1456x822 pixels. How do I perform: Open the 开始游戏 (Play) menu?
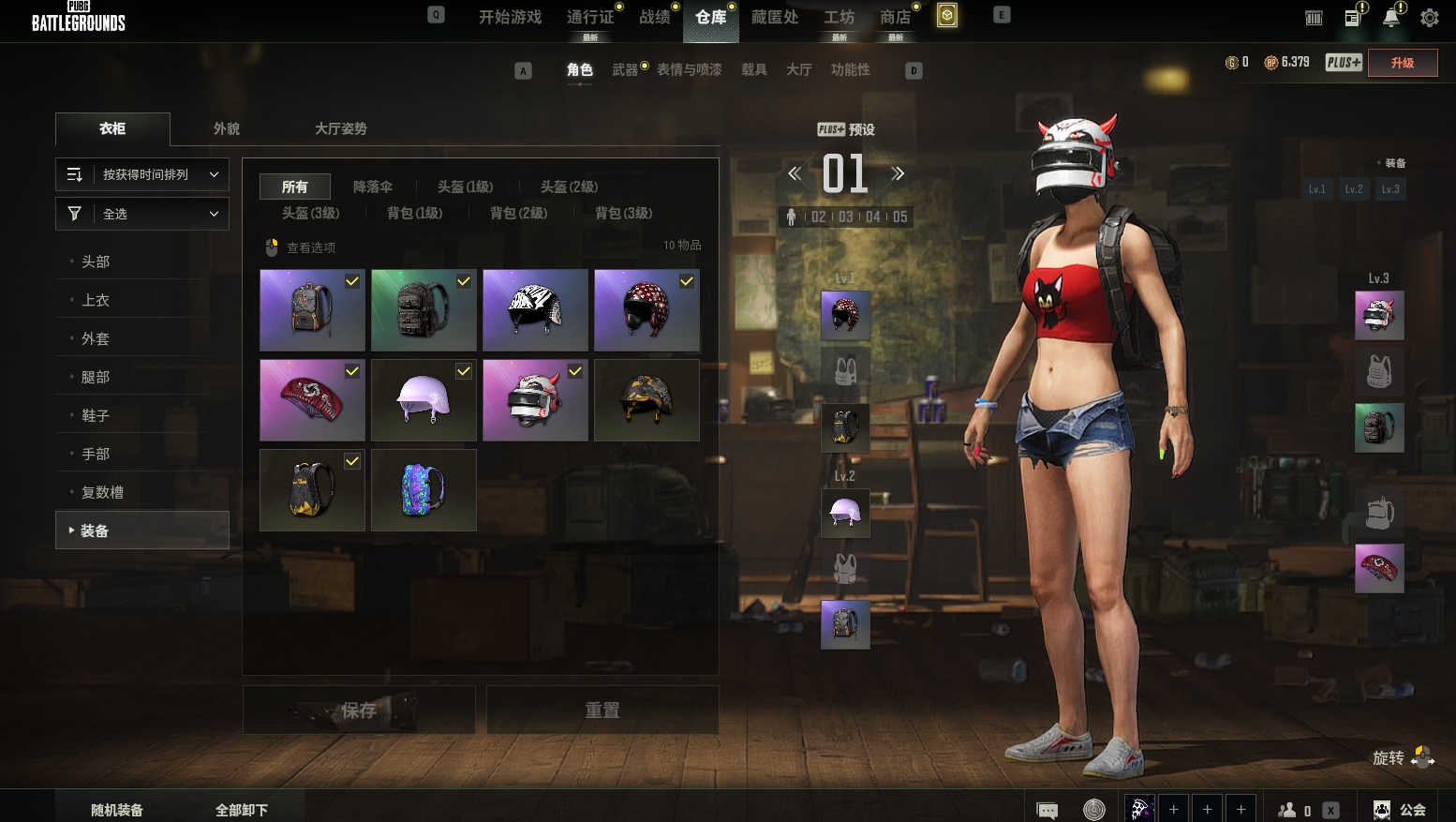[x=510, y=17]
